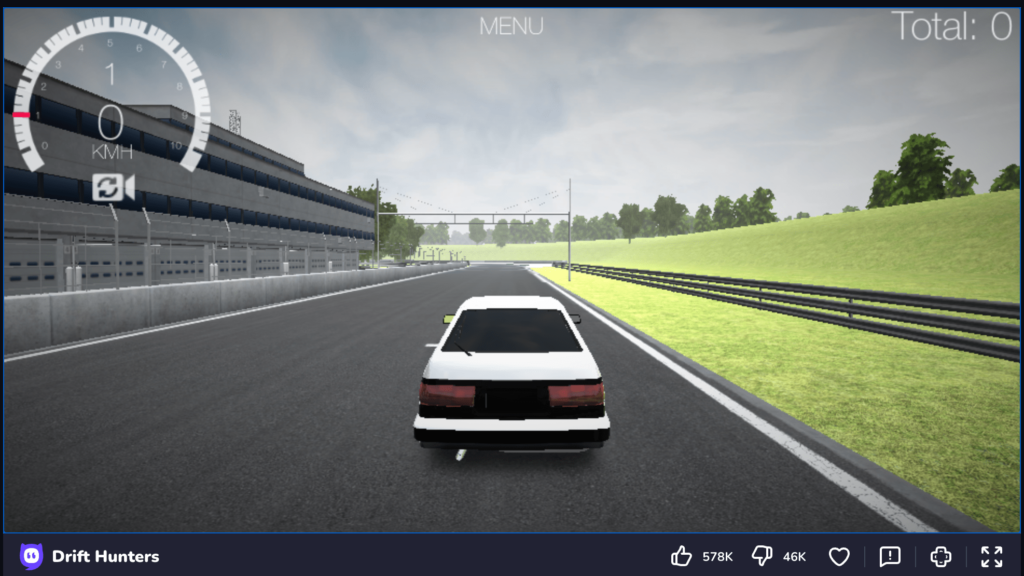Dislike the game with the thumbs-down button

pos(762,556)
